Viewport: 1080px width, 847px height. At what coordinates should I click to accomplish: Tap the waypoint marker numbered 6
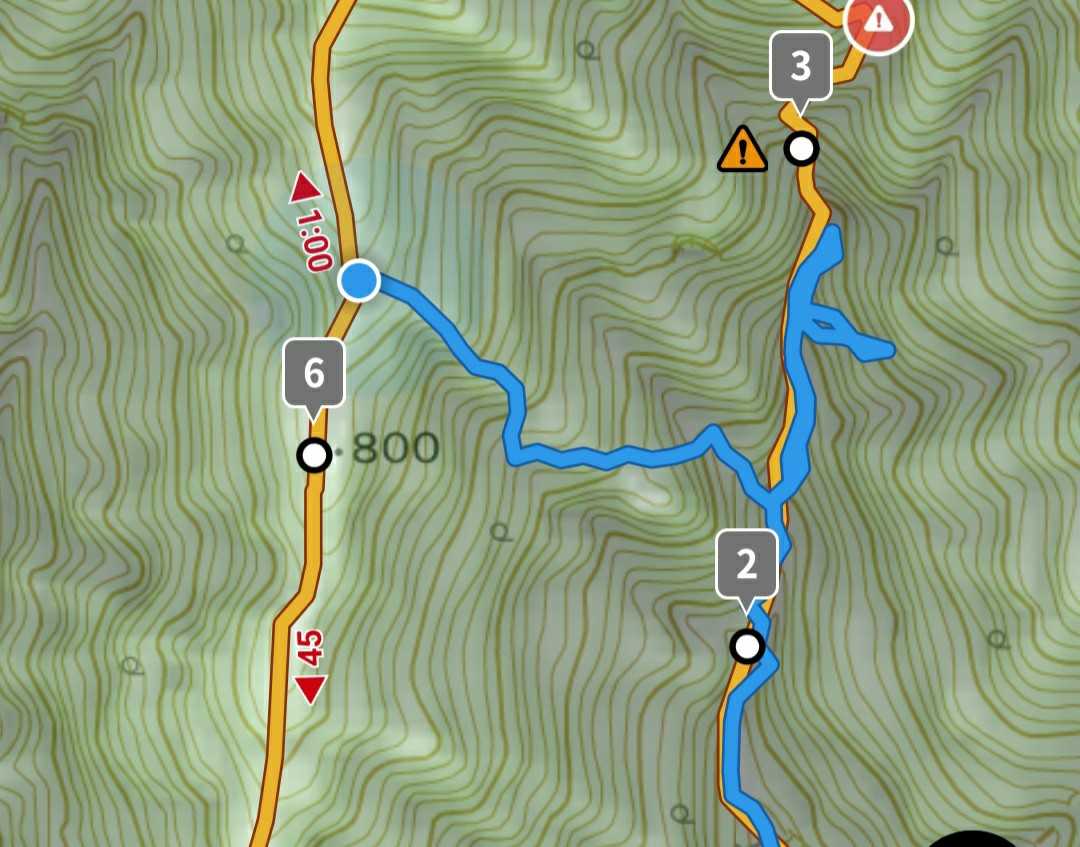pyautogui.click(x=314, y=374)
